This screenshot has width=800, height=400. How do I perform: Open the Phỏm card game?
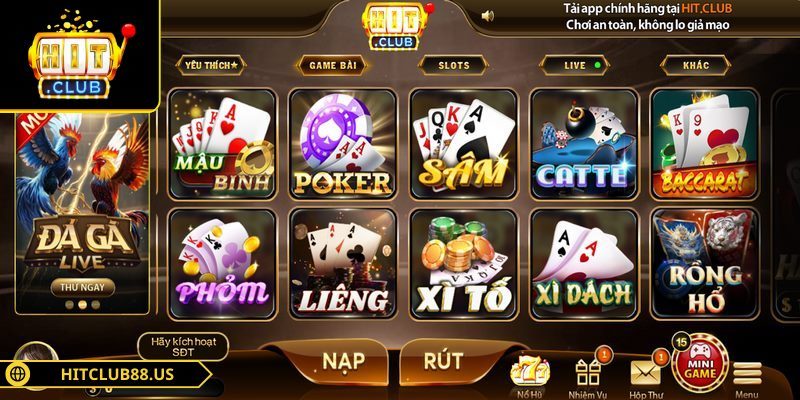[x=222, y=263]
